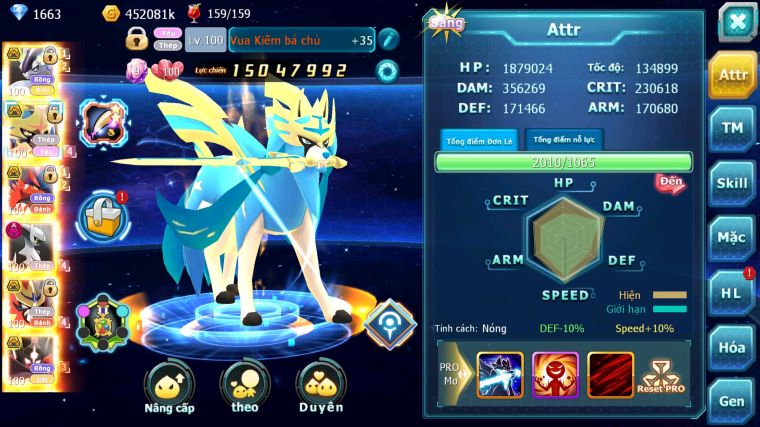Open the Duyên bond button
The width and height of the screenshot is (760, 427).
coord(320,388)
